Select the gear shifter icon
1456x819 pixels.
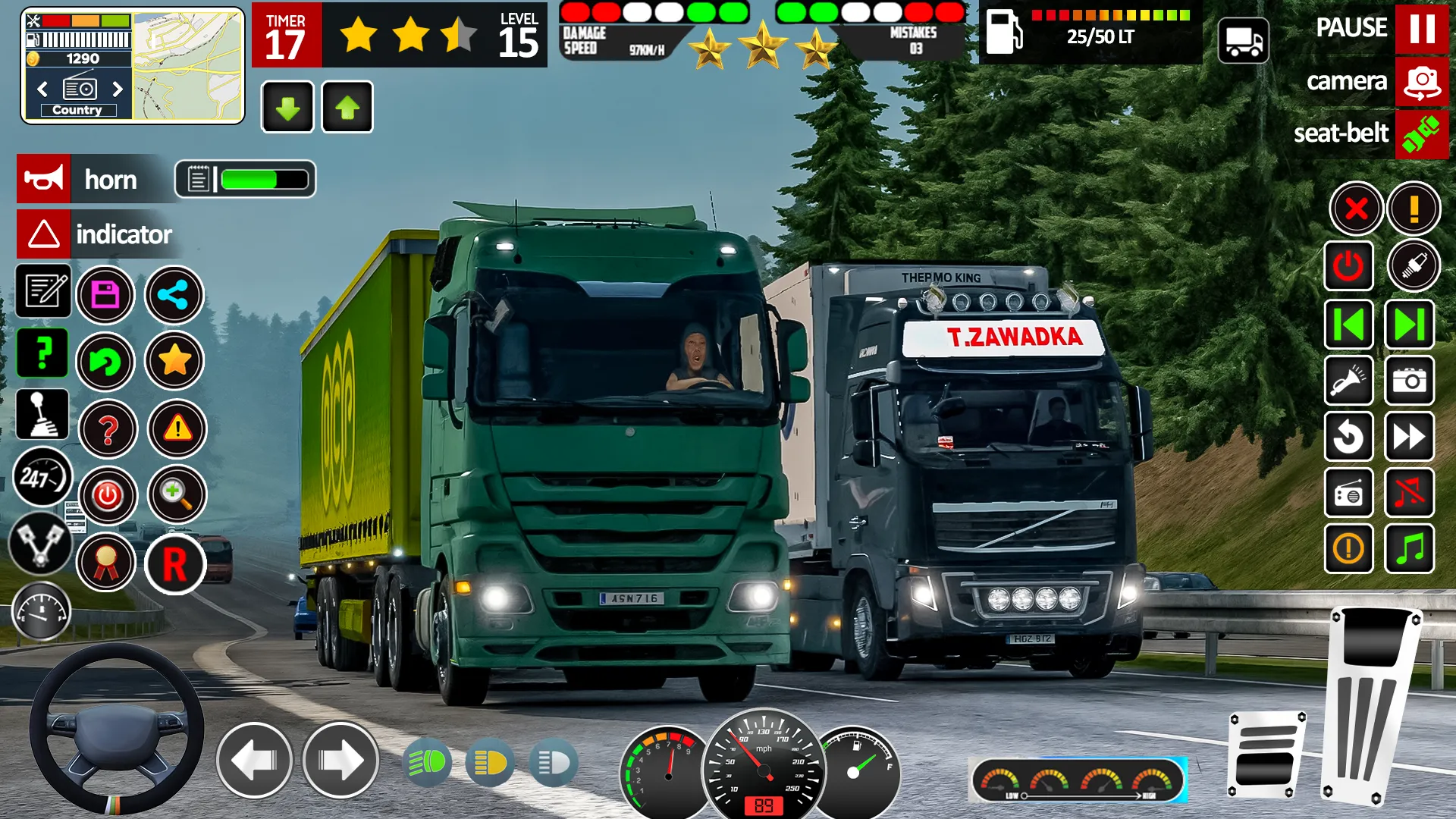click(x=43, y=415)
